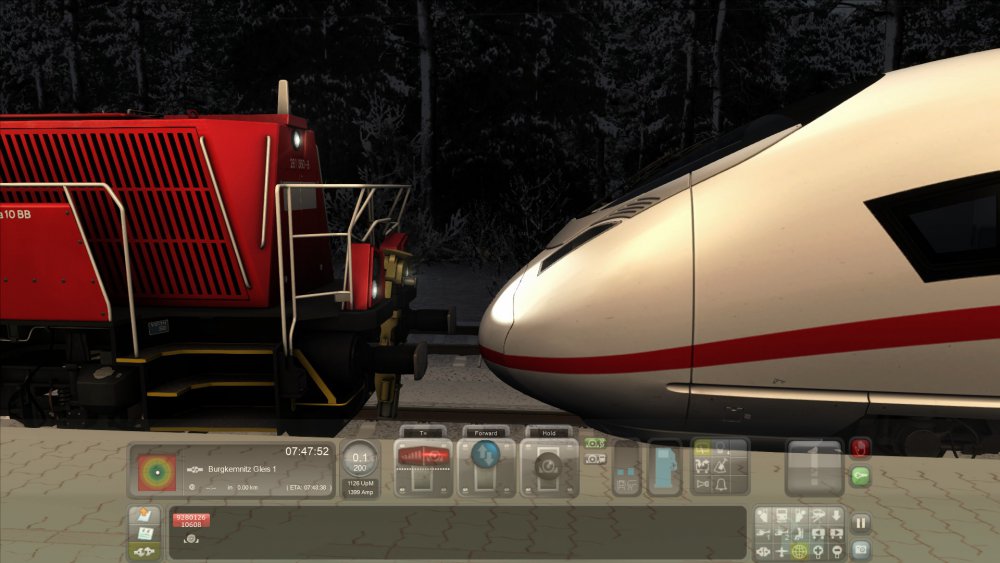The width and height of the screenshot is (1000, 563).
Task: Pause the simulation with the pause button
Action: click(860, 522)
